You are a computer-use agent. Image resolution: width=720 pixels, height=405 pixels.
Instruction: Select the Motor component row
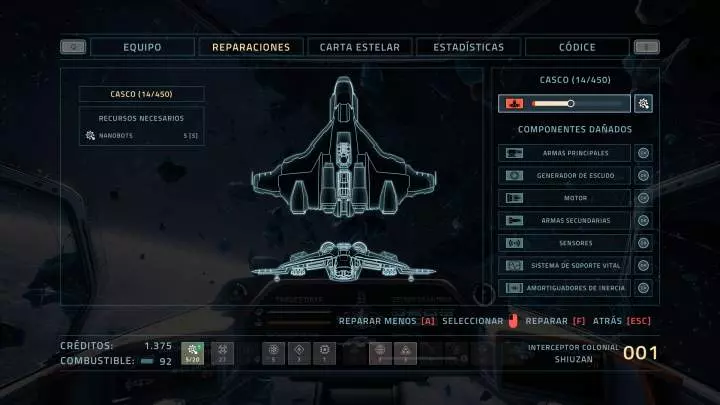564,198
